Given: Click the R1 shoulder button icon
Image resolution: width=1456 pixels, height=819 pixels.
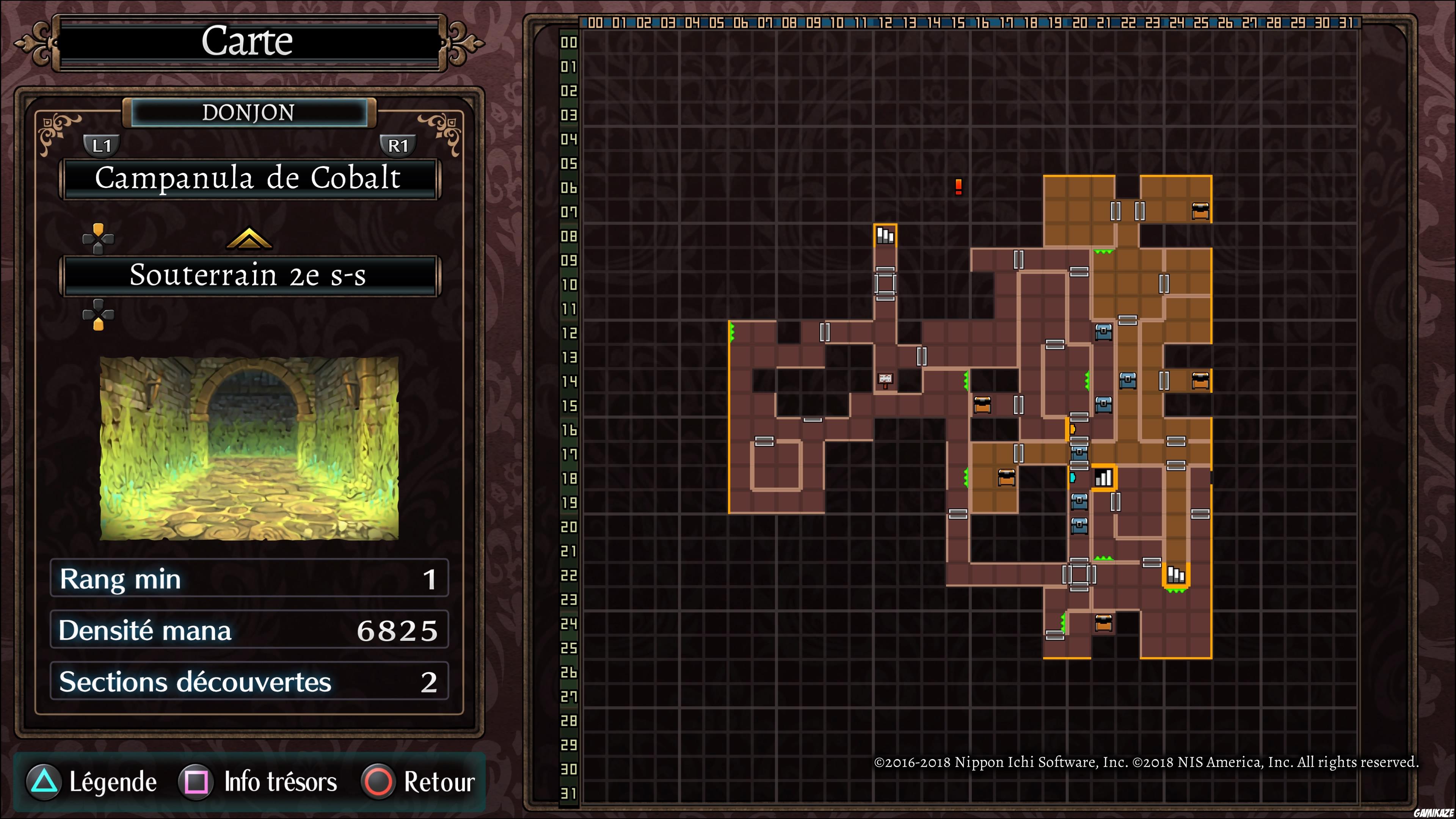Looking at the screenshot, I should (399, 145).
